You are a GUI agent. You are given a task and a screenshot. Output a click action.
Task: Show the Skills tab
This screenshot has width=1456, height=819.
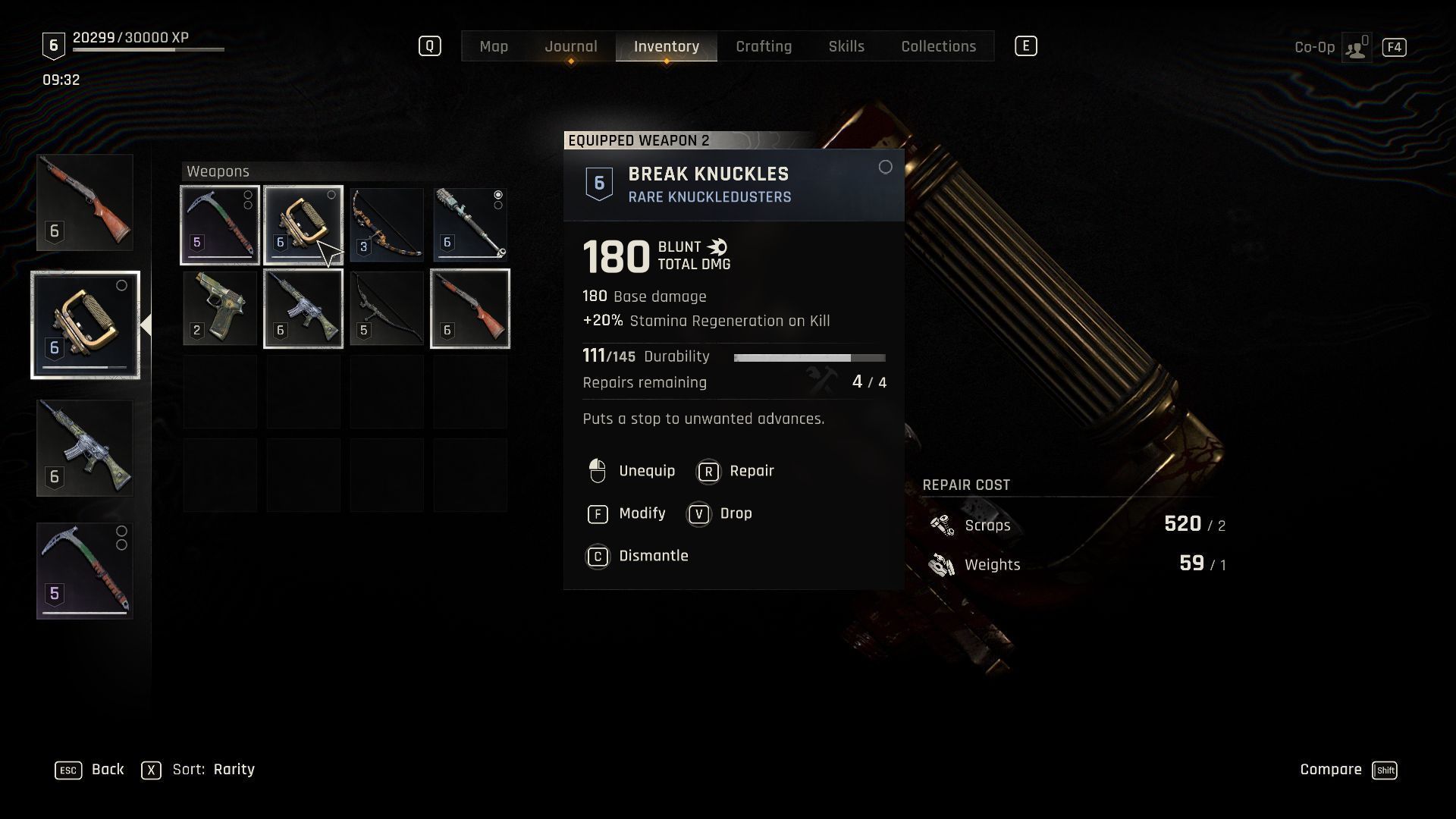[846, 46]
